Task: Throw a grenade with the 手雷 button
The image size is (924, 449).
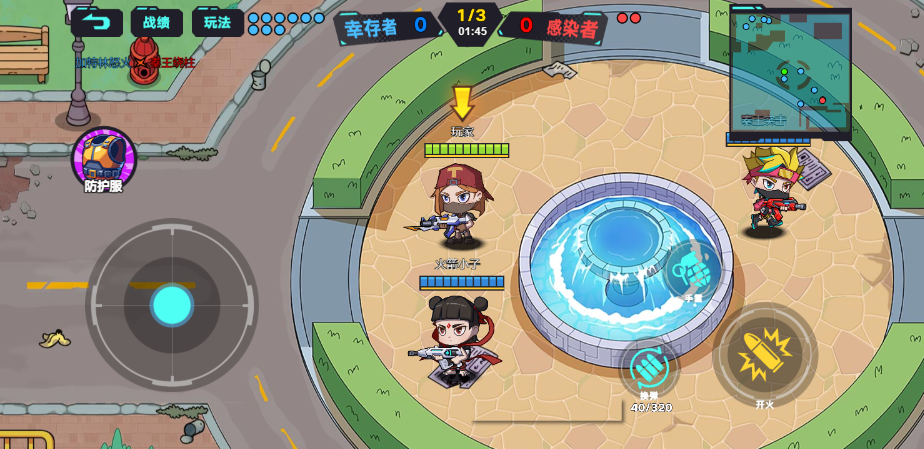Action: [692, 270]
